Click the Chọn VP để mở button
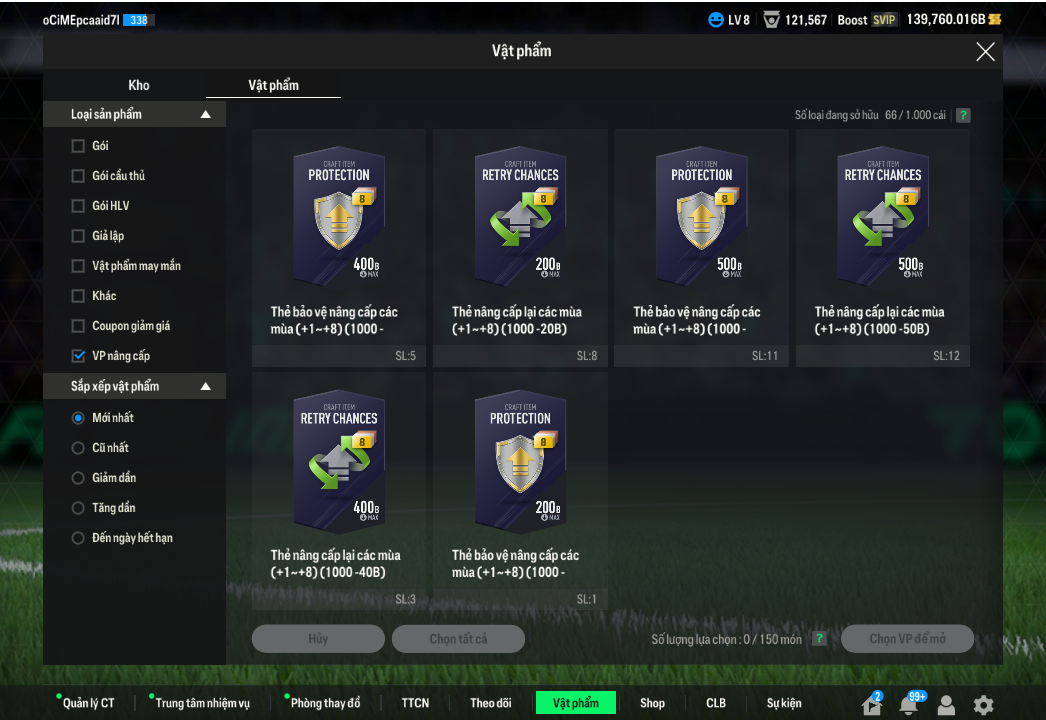 point(907,639)
